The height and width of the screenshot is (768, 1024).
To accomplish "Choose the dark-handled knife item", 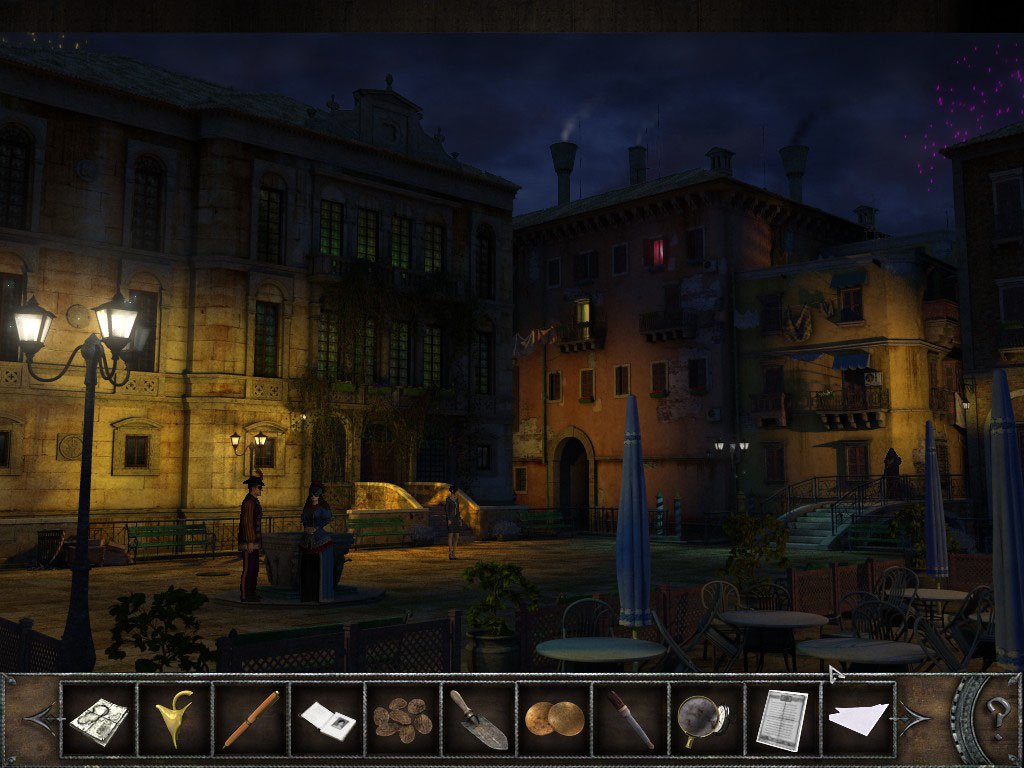I will [630, 718].
